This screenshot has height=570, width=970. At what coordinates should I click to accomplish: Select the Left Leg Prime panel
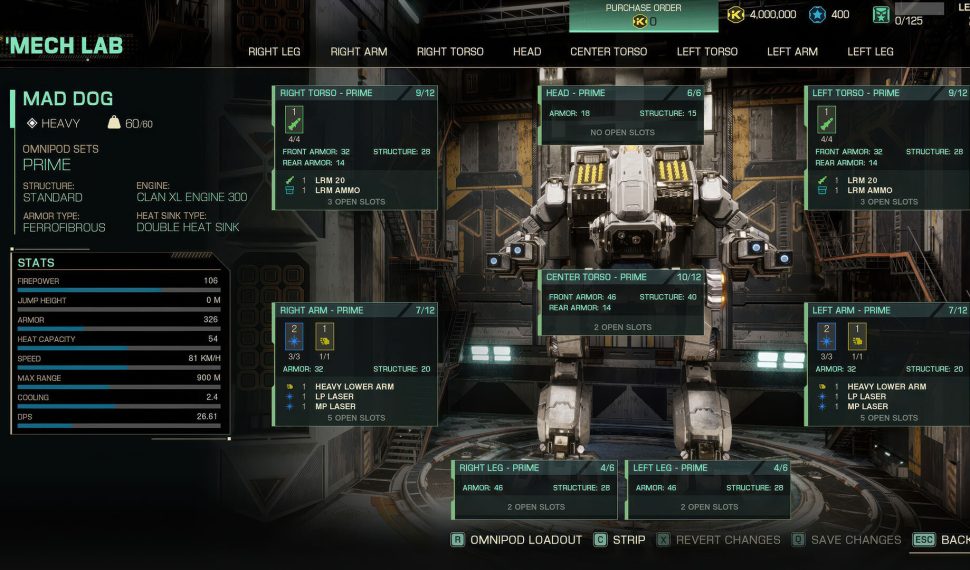(x=708, y=488)
